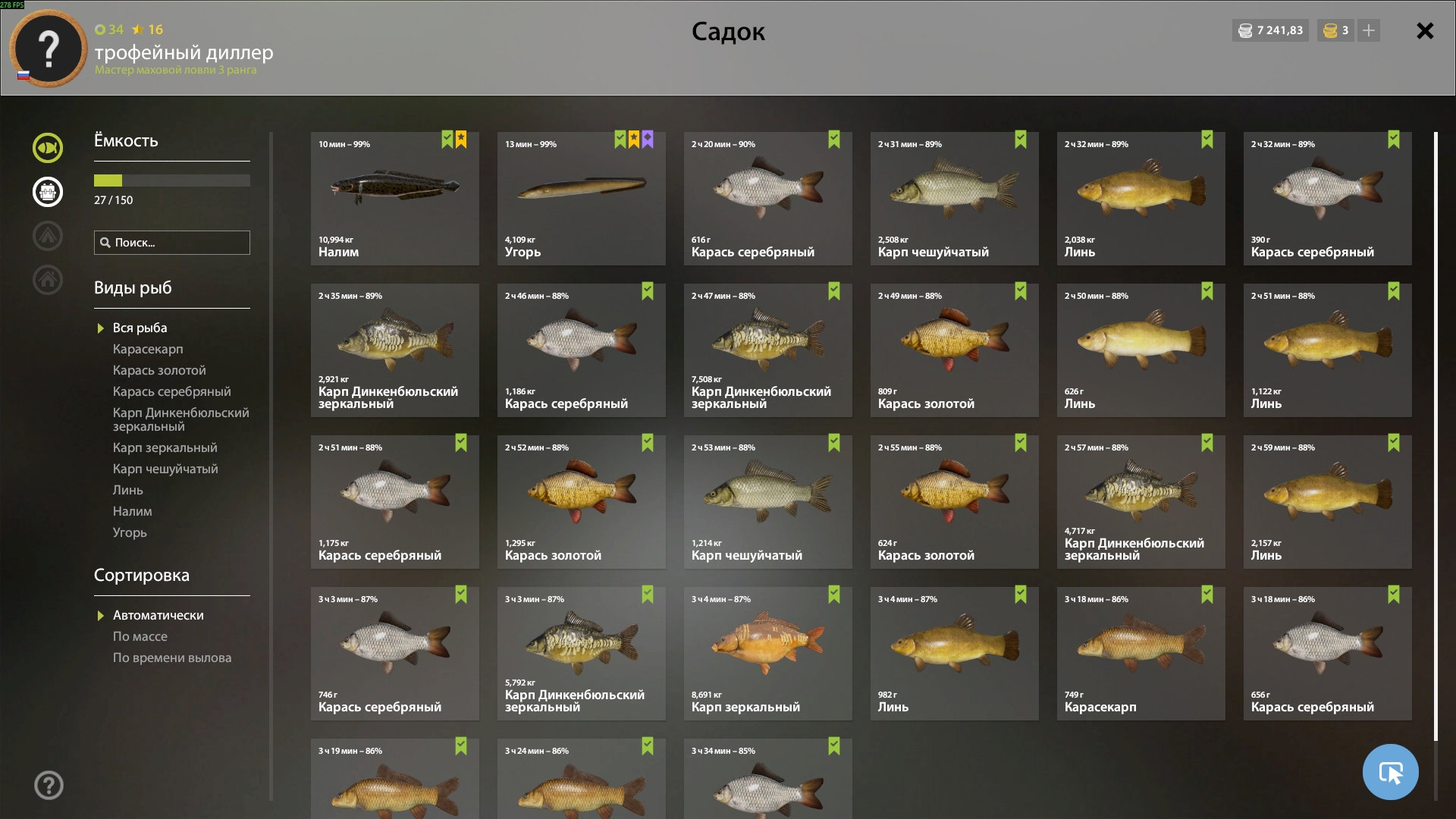Select the Карасекарп 749 г card
The height and width of the screenshot is (819, 1456).
click(x=1141, y=653)
